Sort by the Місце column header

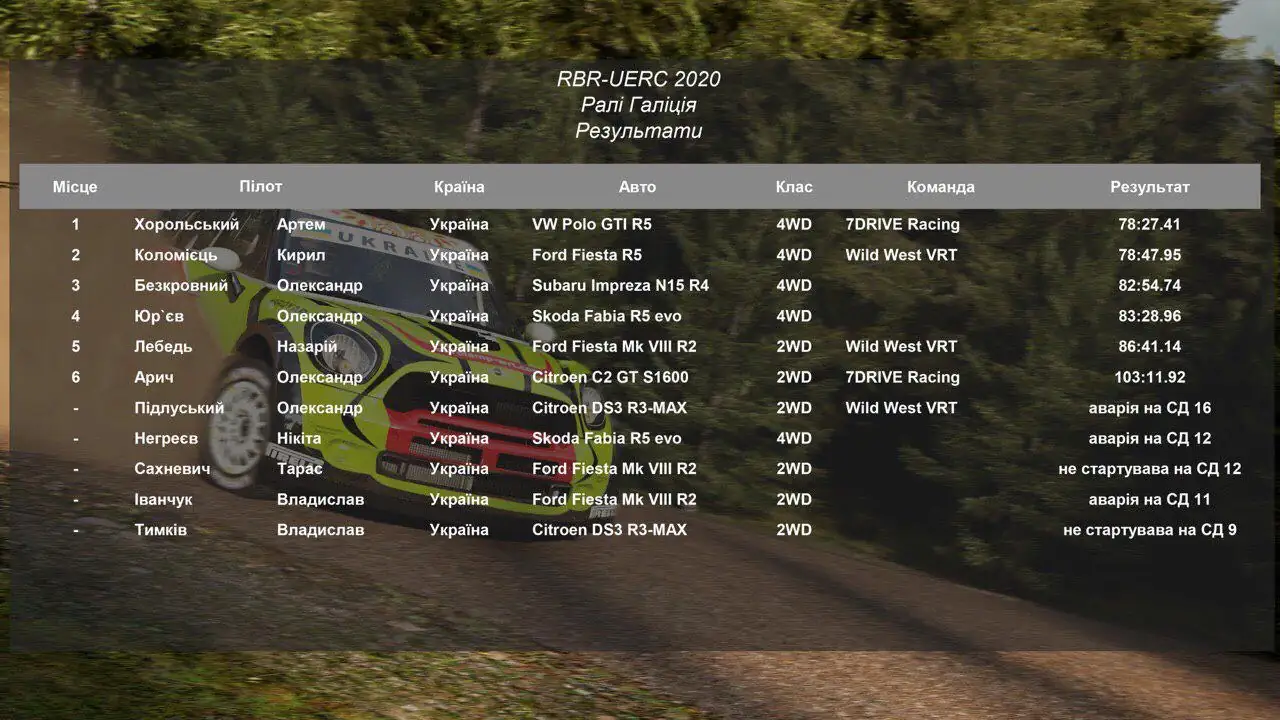75,187
